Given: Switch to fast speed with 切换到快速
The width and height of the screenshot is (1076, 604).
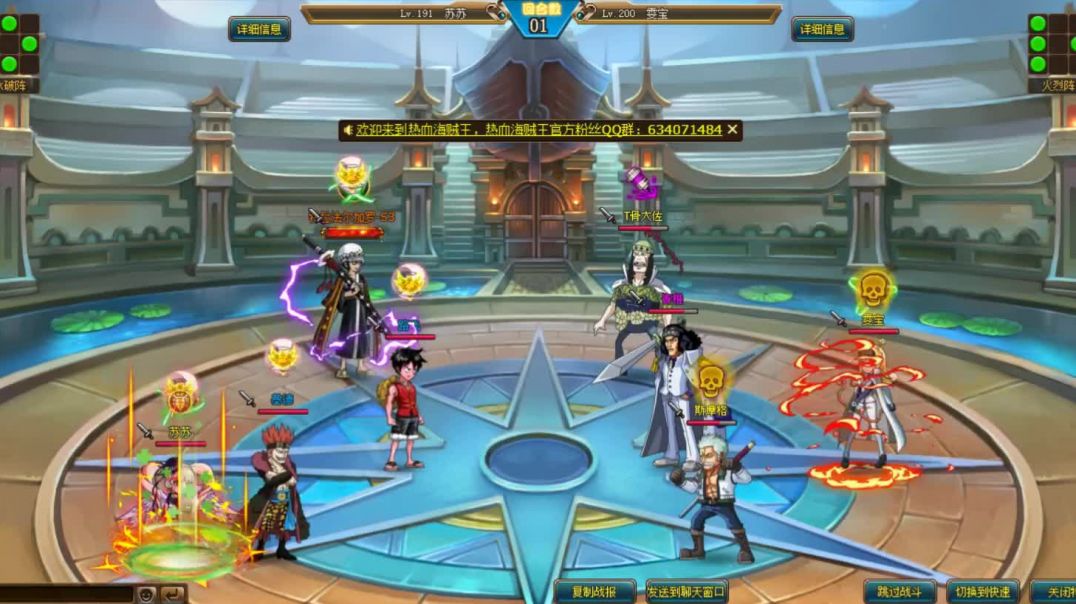Looking at the screenshot, I should point(983,592).
